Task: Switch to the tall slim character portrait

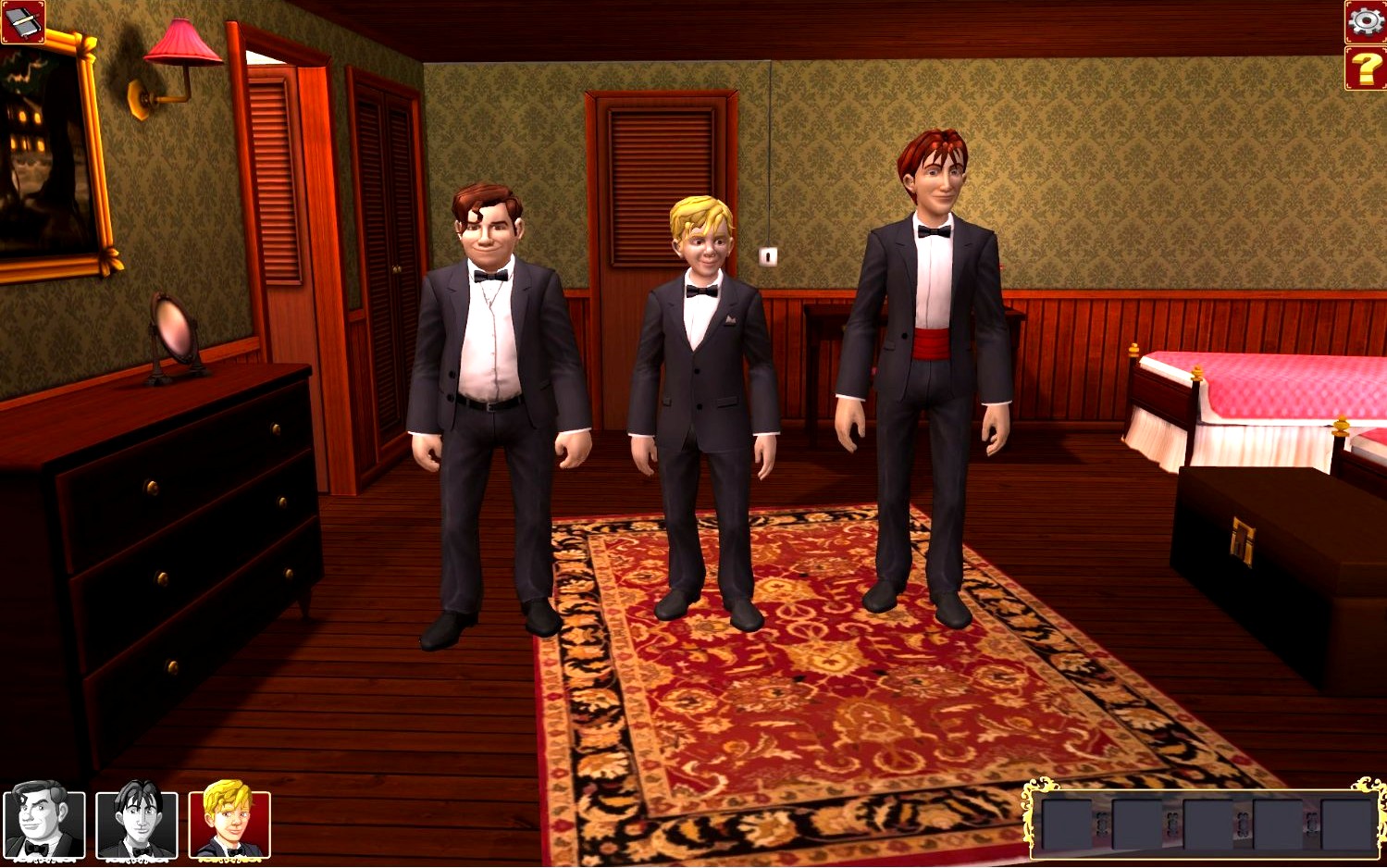Action: [137, 823]
